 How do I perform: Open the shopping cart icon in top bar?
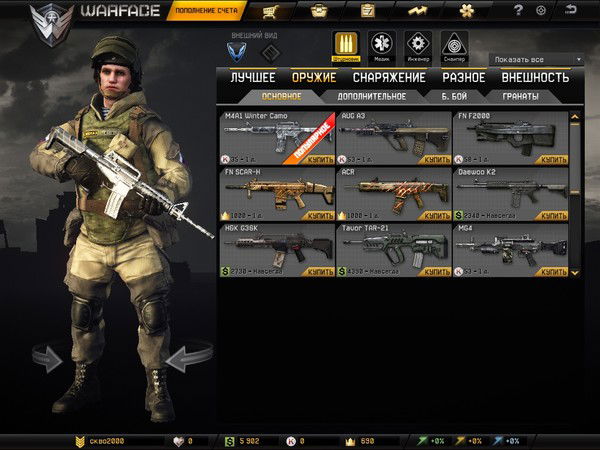coord(269,12)
